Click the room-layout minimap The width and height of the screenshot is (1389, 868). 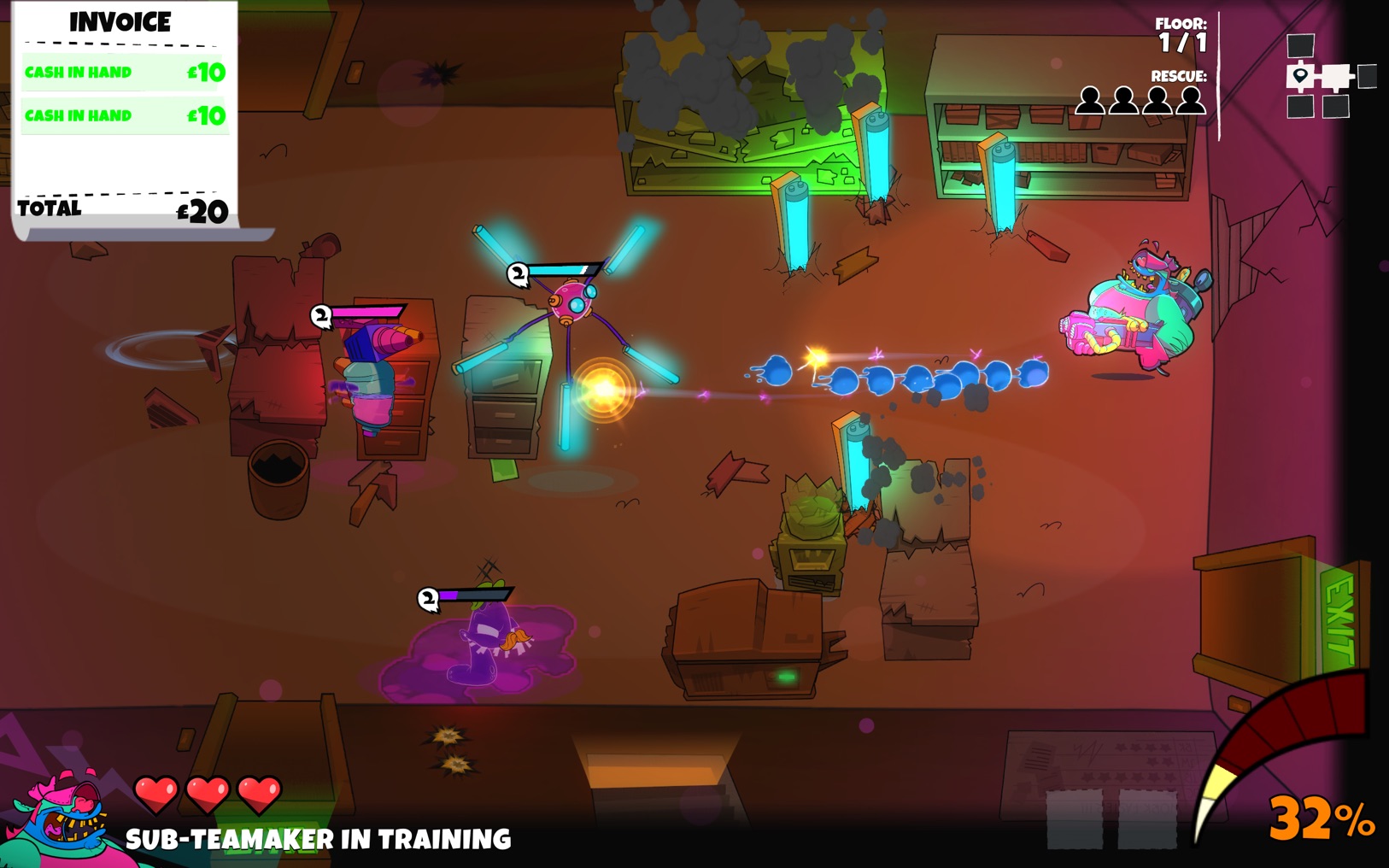point(1328,77)
